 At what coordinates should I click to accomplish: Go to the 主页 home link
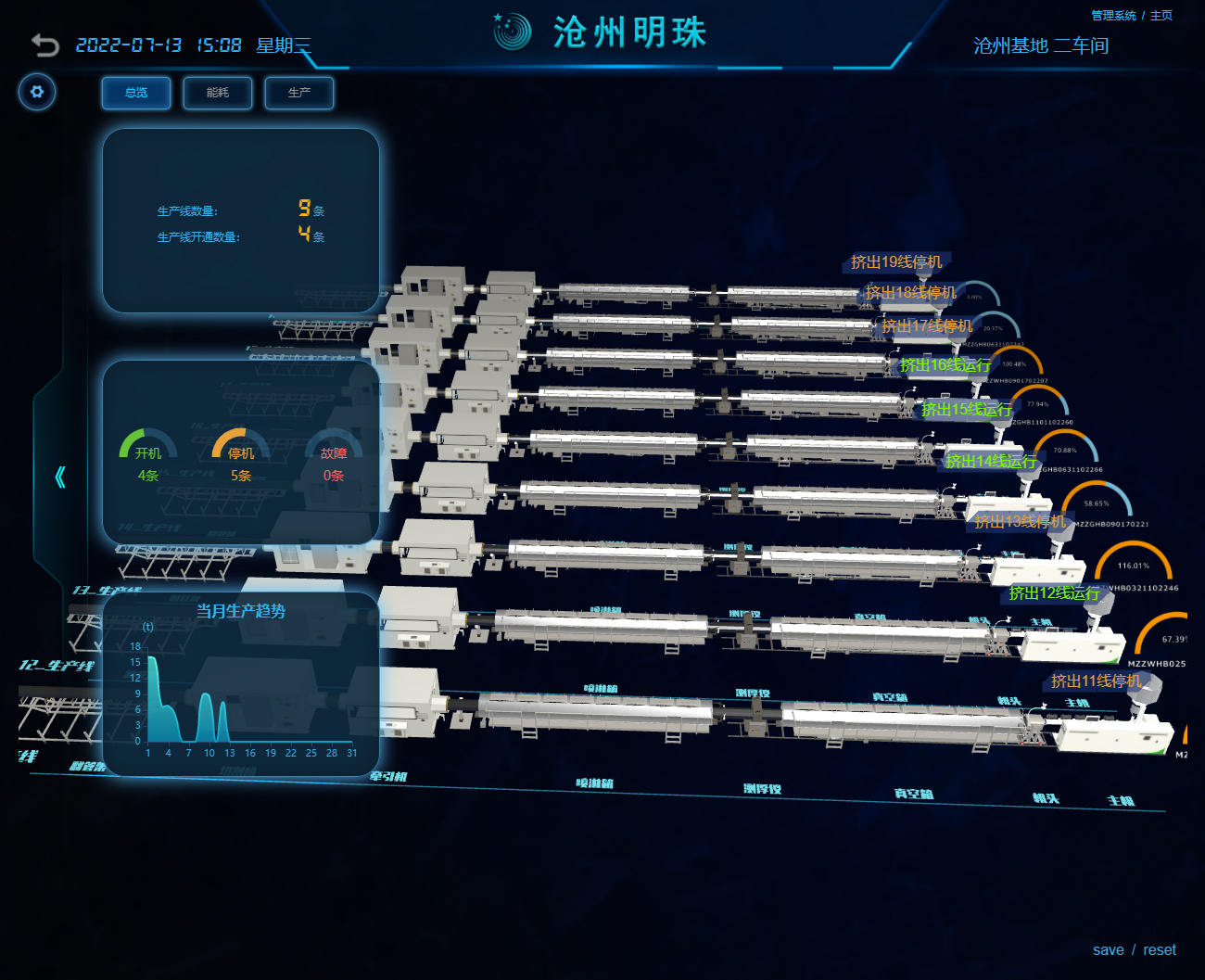[x=1161, y=16]
